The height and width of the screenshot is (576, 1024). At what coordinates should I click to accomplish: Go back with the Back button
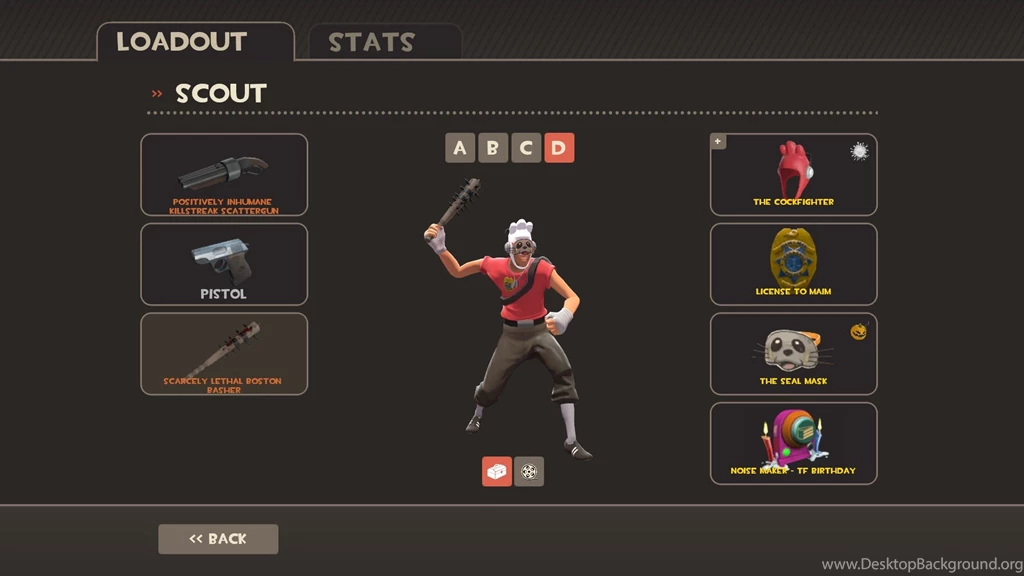pyautogui.click(x=218, y=539)
